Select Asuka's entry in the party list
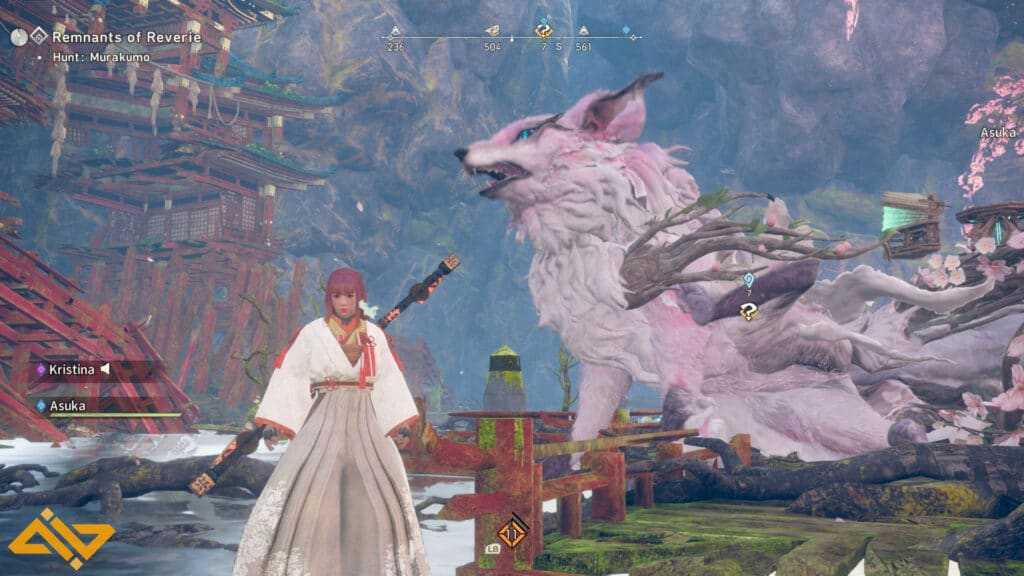The width and height of the screenshot is (1024, 576). pyautogui.click(x=67, y=405)
